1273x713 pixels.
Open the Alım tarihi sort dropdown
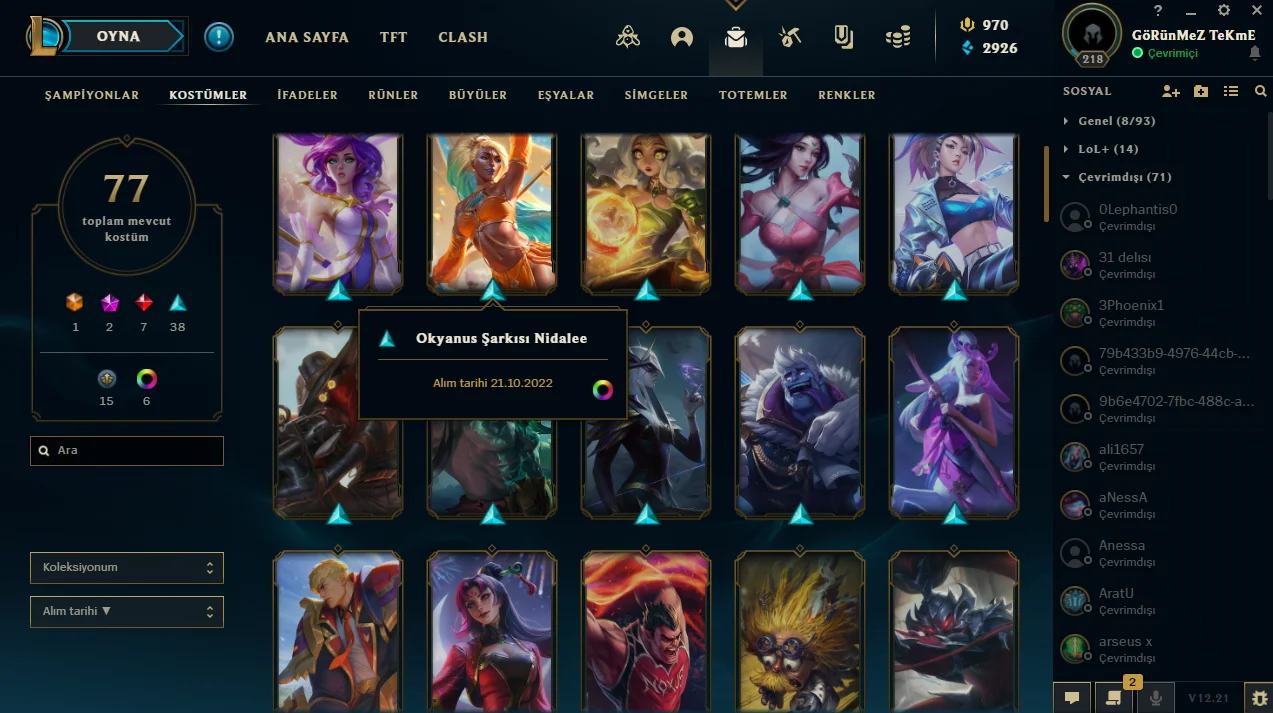(127, 611)
